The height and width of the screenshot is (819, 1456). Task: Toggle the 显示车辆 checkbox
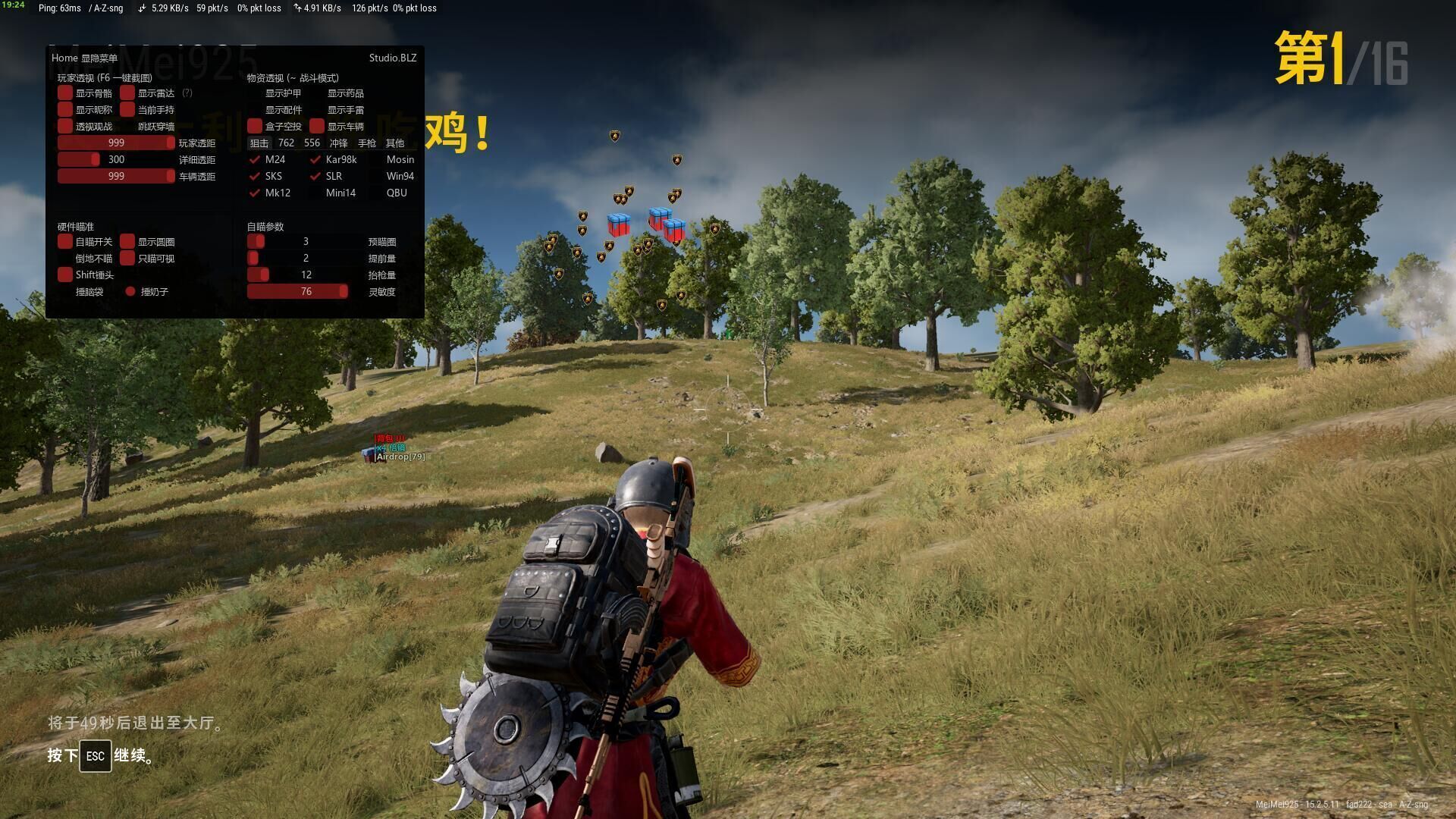[x=317, y=127]
